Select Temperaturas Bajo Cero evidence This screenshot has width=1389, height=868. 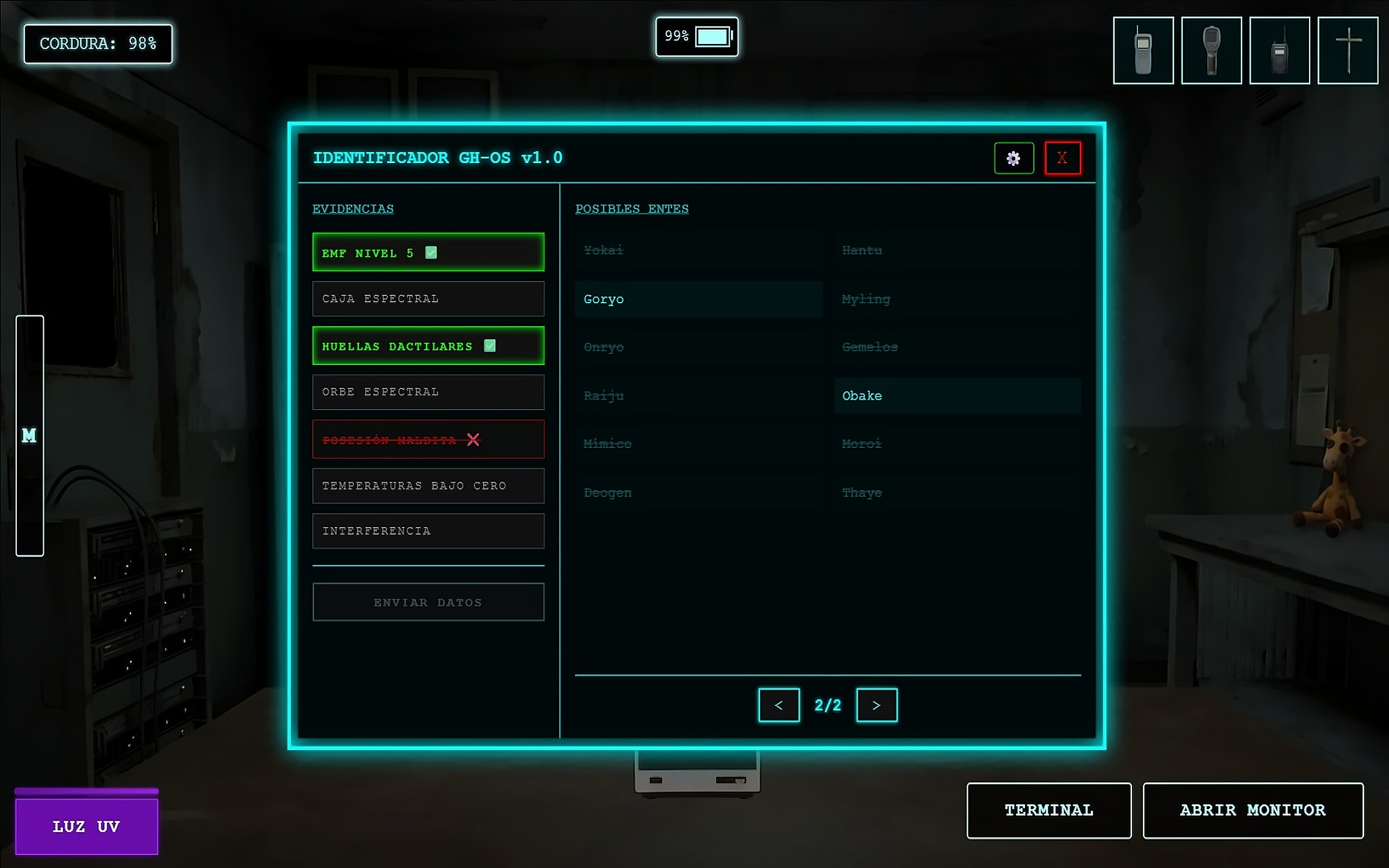(428, 486)
